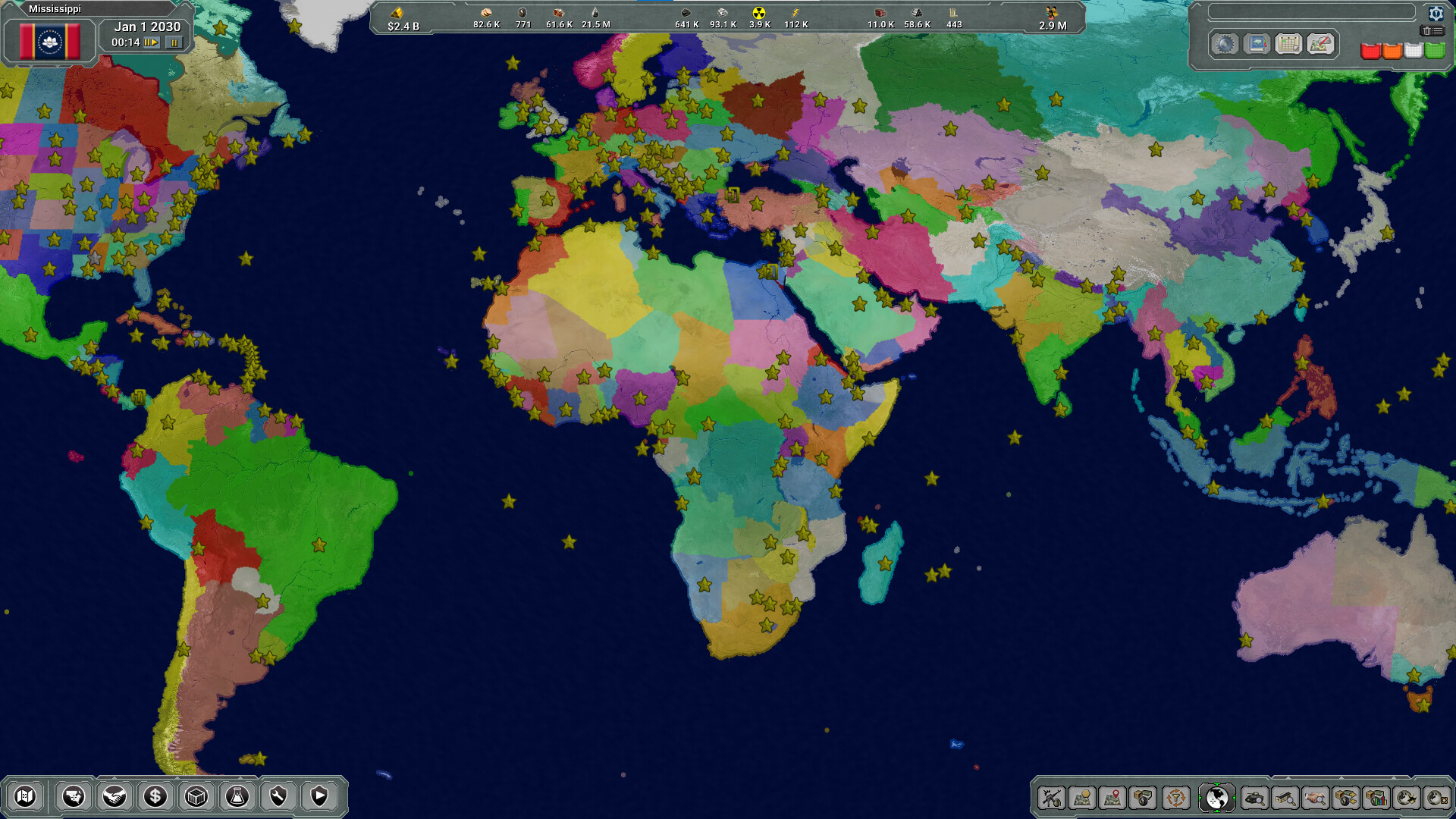Toggle the red alerts bin
The image size is (1456, 819).
pyautogui.click(x=1371, y=50)
